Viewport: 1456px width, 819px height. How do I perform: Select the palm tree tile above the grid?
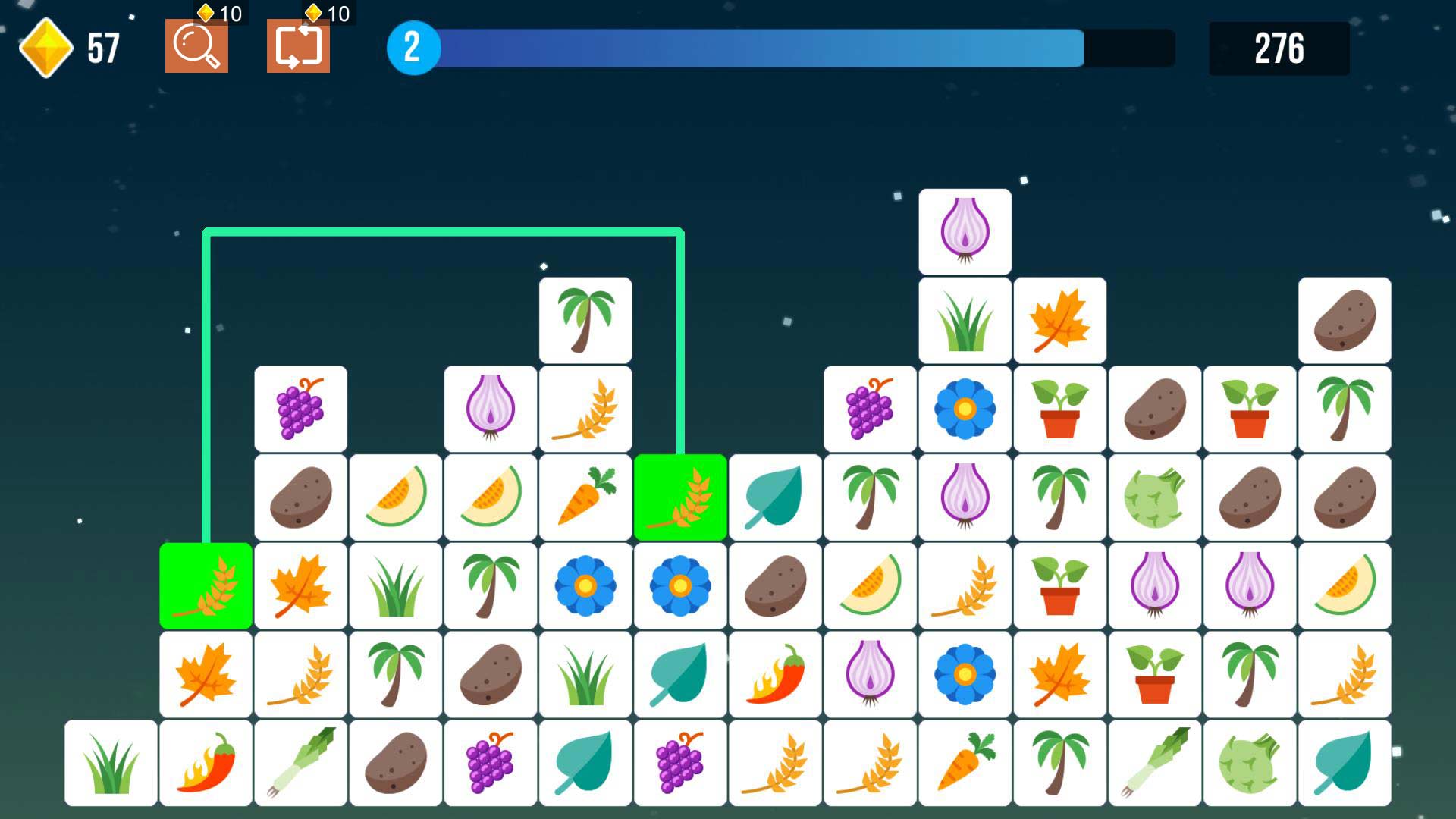[585, 318]
